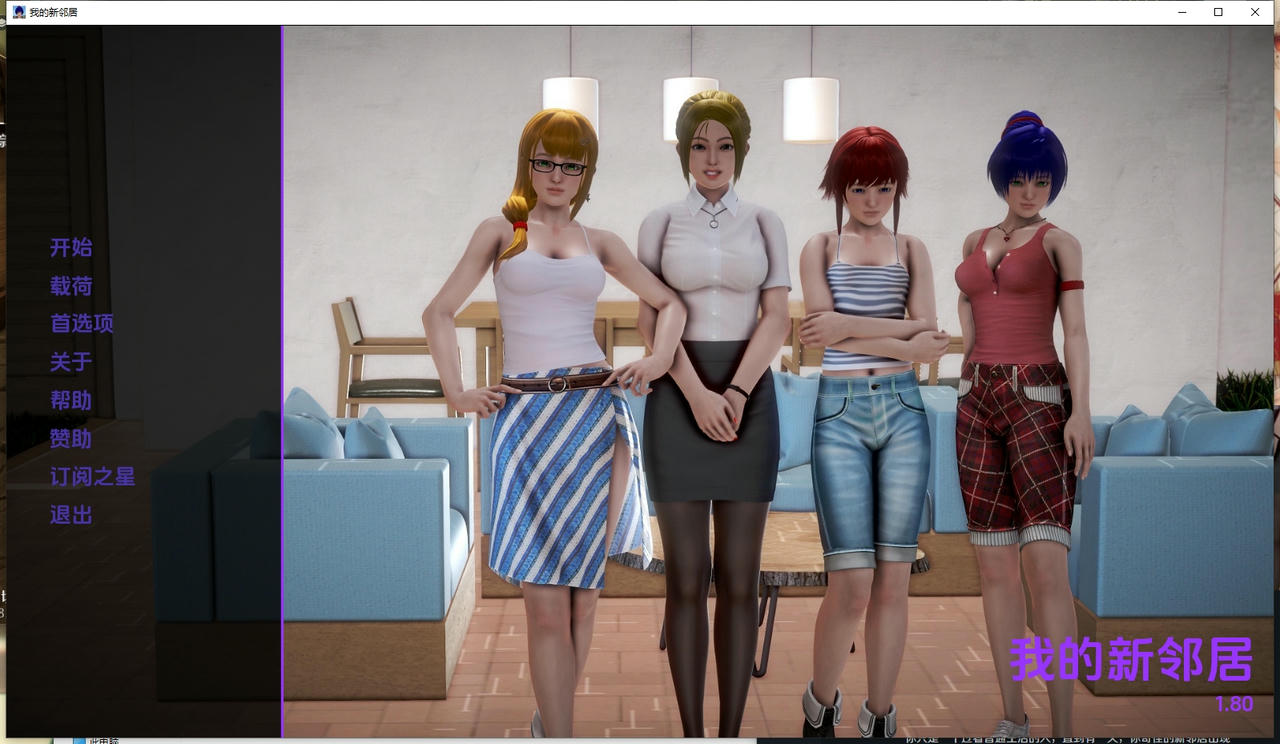Minimize the game window
The height and width of the screenshot is (744, 1280).
(x=1181, y=12)
